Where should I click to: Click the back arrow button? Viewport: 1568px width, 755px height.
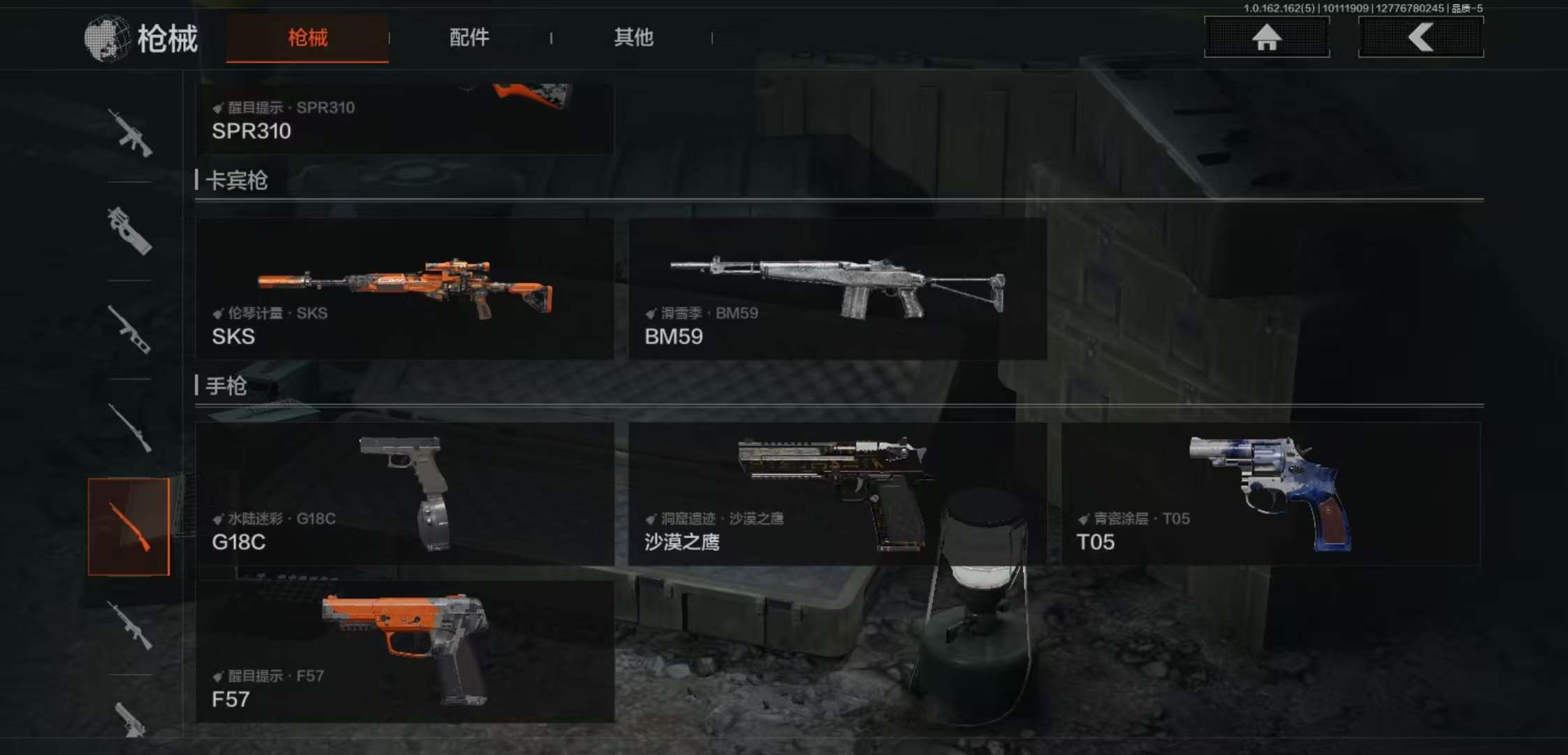click(x=1421, y=37)
